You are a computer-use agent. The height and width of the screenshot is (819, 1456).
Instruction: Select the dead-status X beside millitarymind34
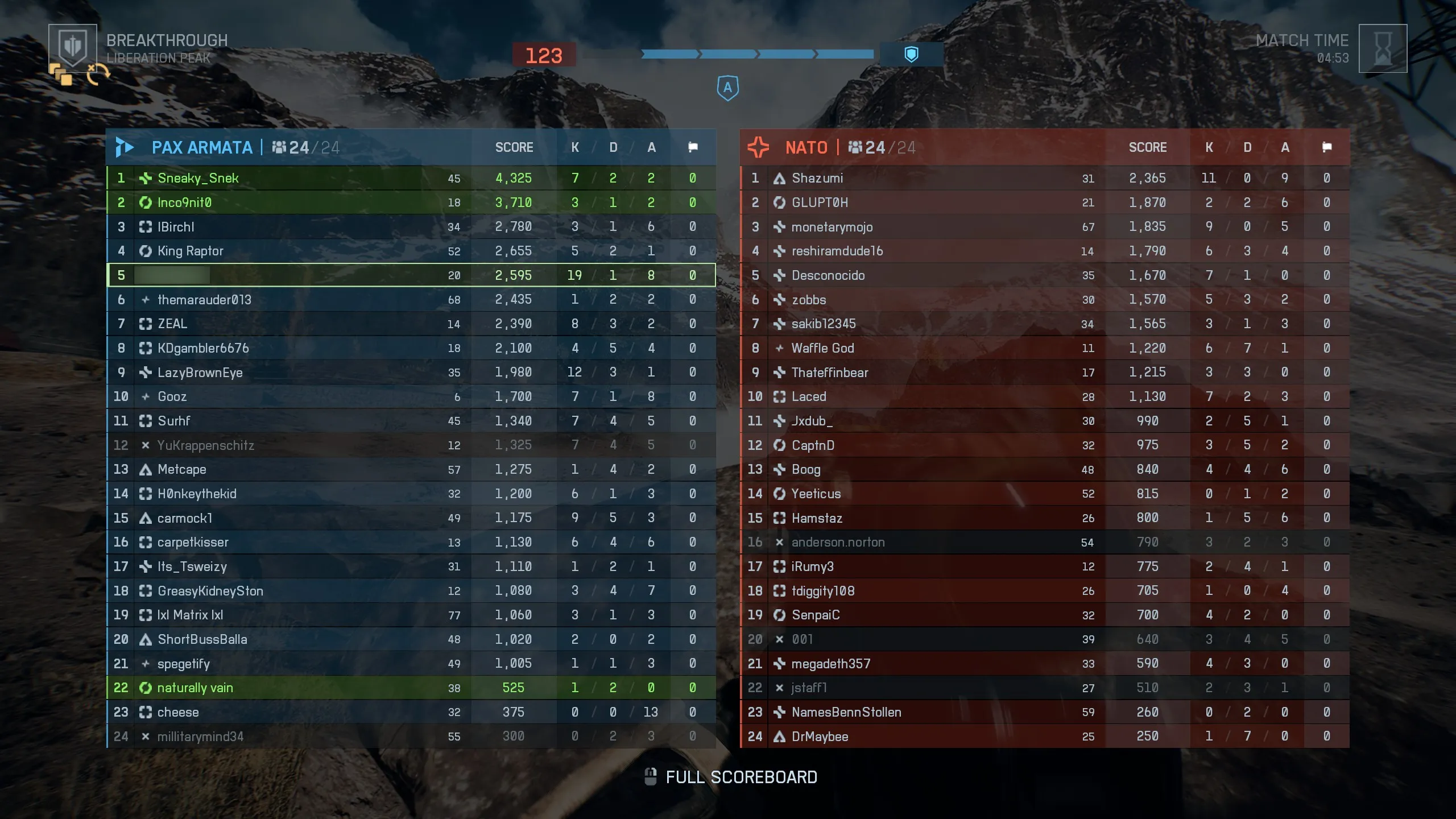tap(146, 736)
